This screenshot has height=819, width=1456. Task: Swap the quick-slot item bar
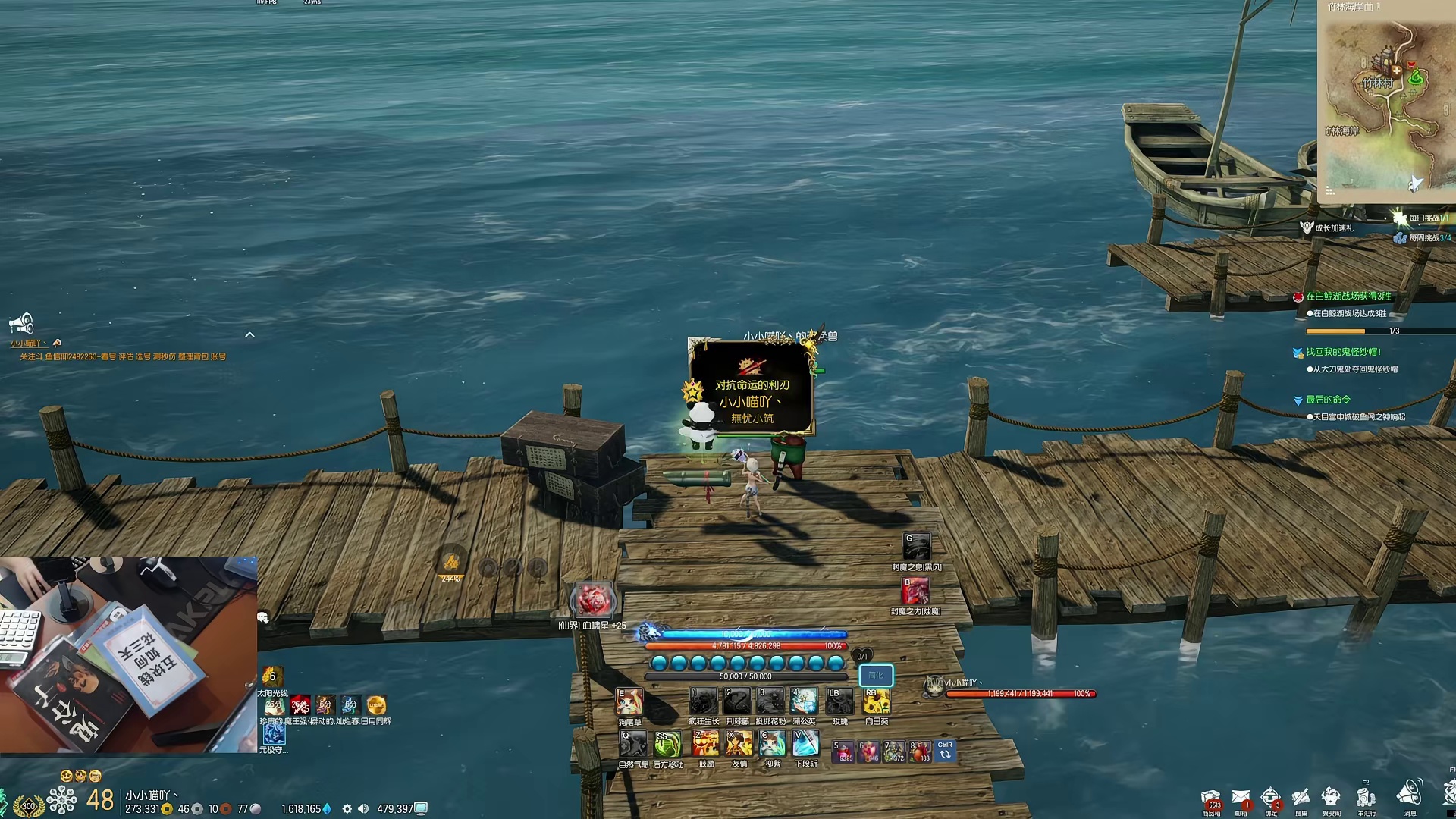pyautogui.click(x=945, y=751)
